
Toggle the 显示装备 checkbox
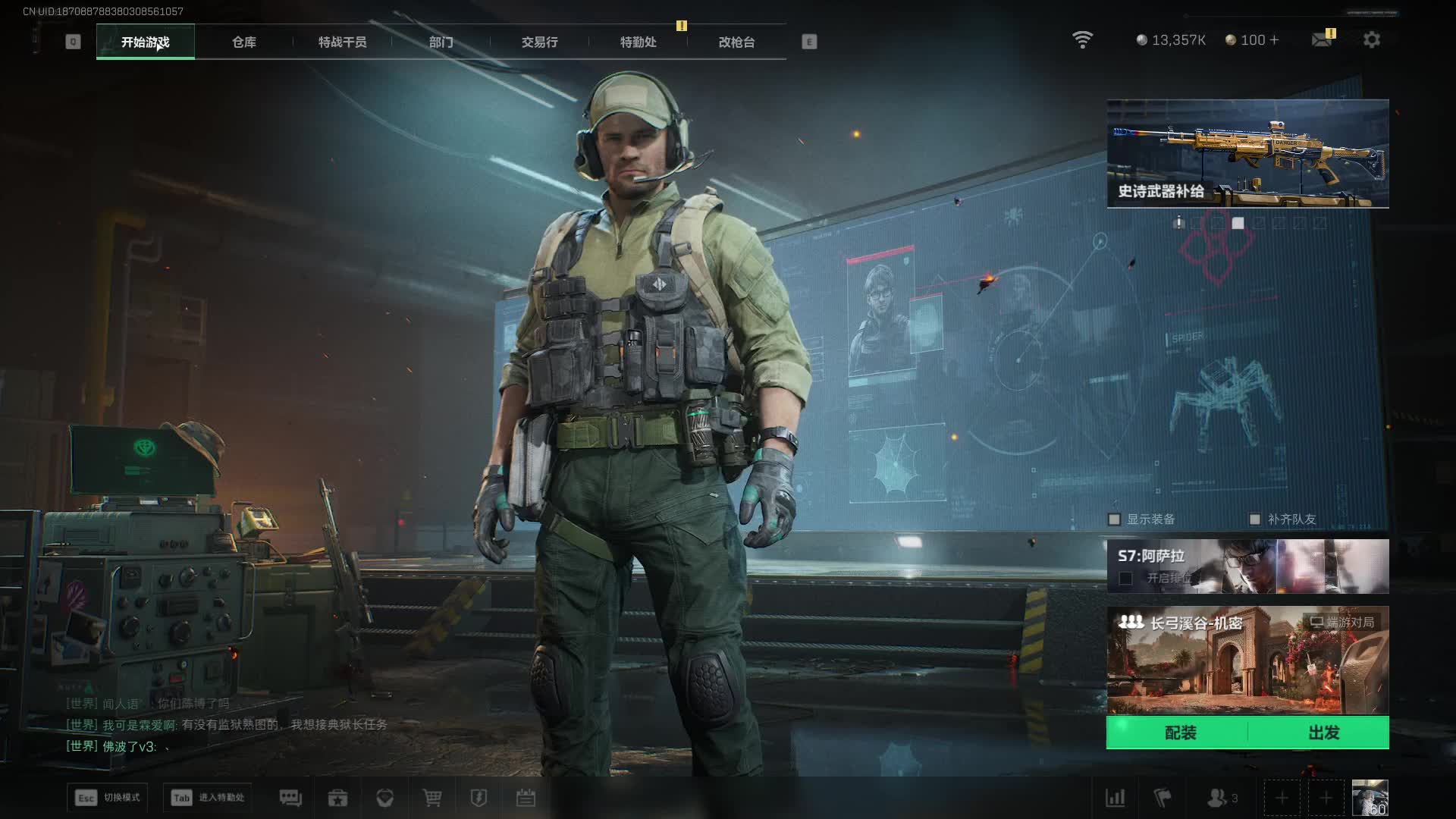click(1114, 519)
